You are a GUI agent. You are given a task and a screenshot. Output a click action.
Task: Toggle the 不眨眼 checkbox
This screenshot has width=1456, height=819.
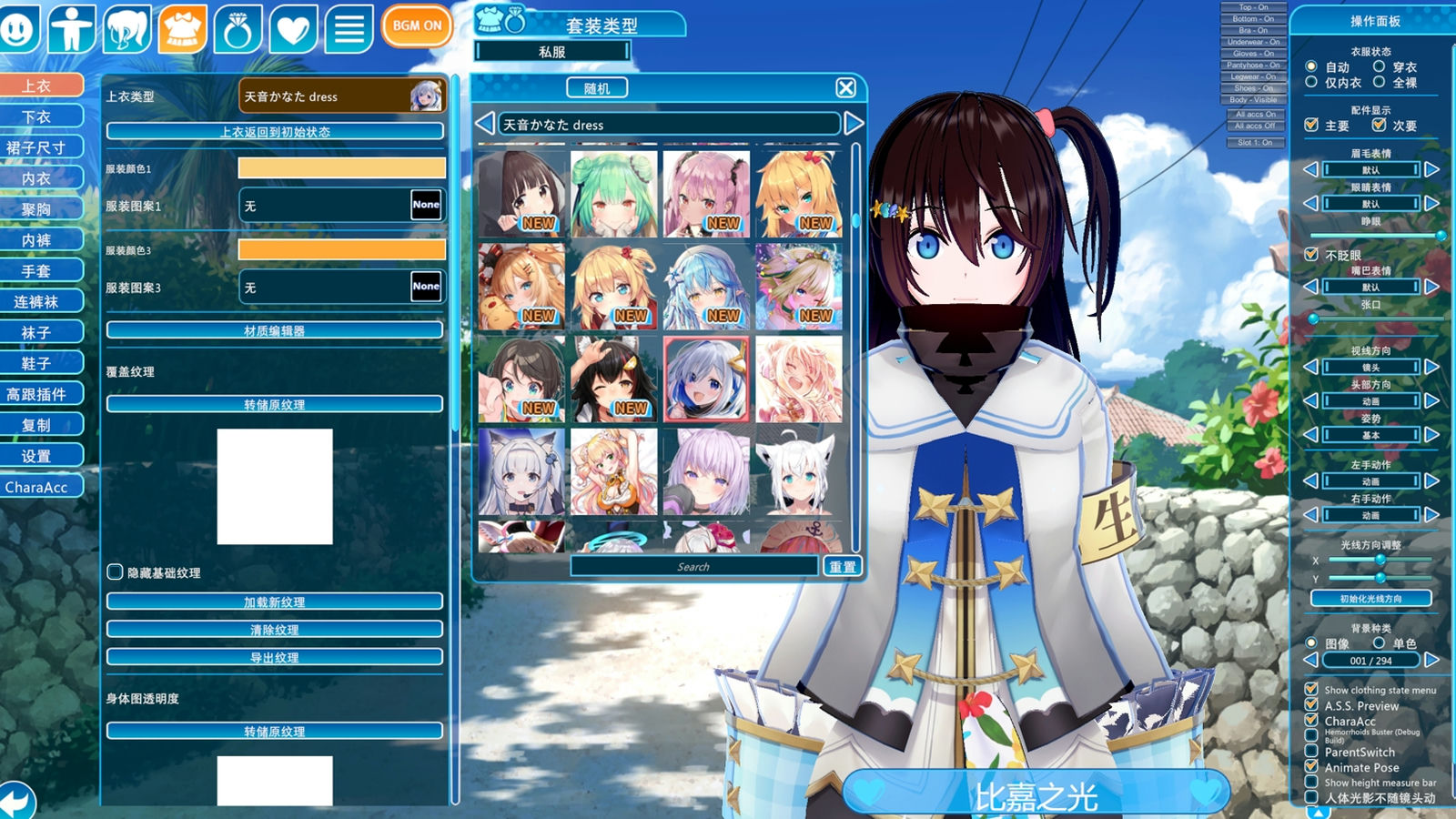(x=1311, y=255)
